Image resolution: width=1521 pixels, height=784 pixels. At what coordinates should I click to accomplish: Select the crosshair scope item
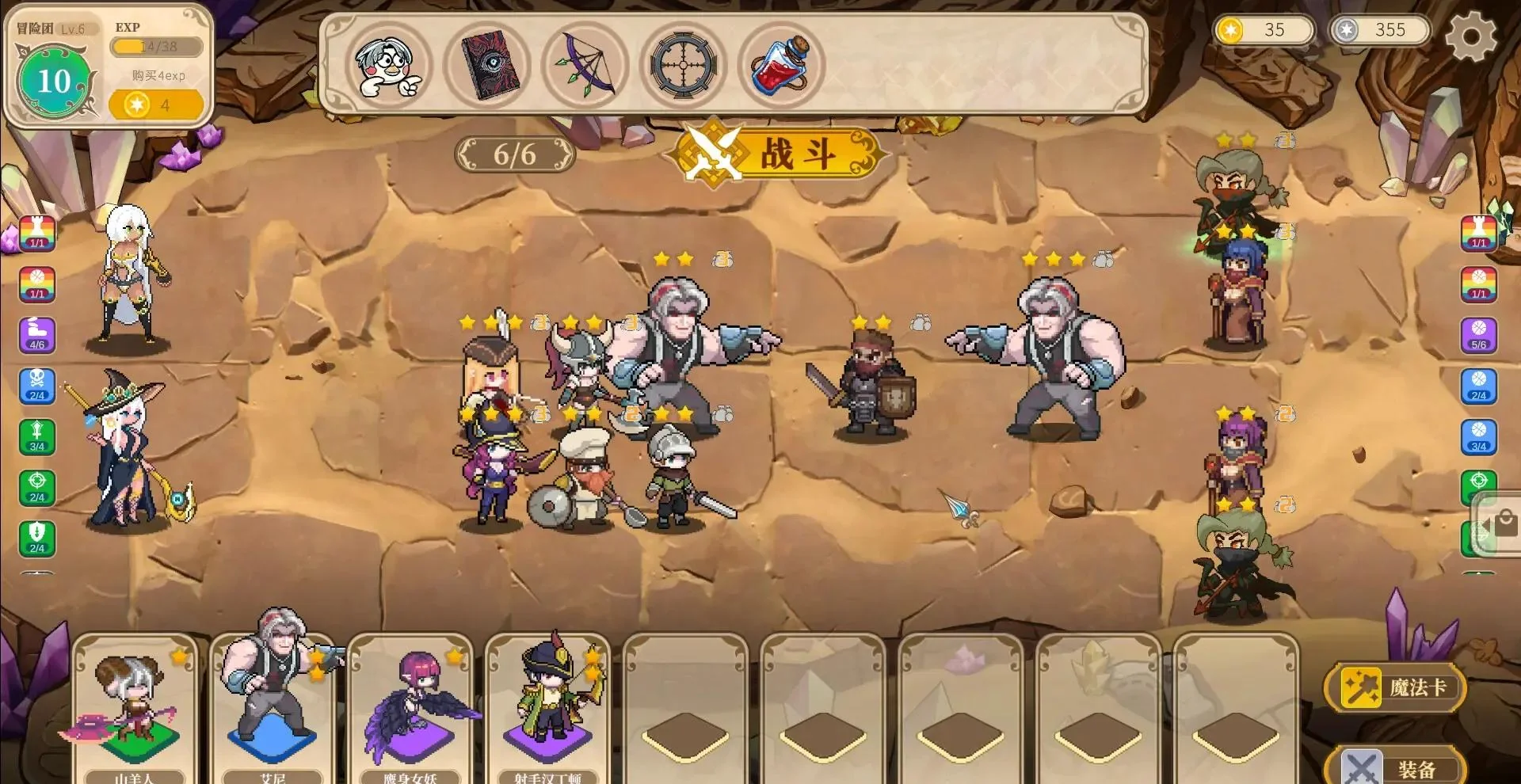pyautogui.click(x=684, y=65)
